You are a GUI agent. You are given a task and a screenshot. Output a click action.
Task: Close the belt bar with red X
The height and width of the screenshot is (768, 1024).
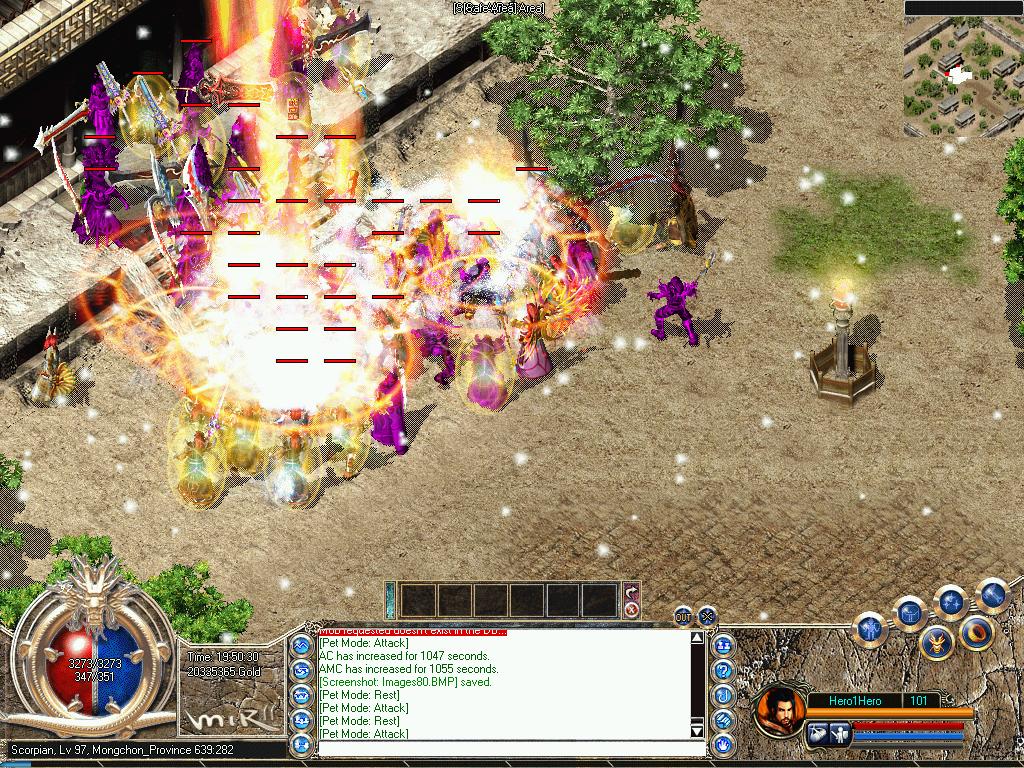[631, 609]
